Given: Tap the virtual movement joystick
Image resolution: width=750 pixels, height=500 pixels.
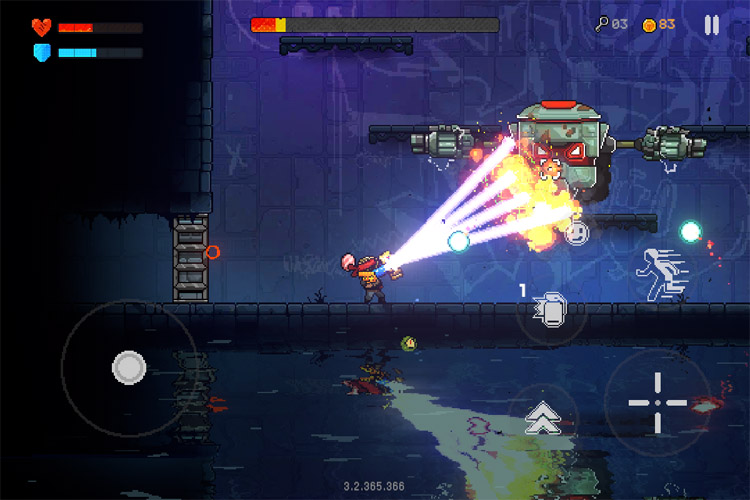Looking at the screenshot, I should (128, 368).
